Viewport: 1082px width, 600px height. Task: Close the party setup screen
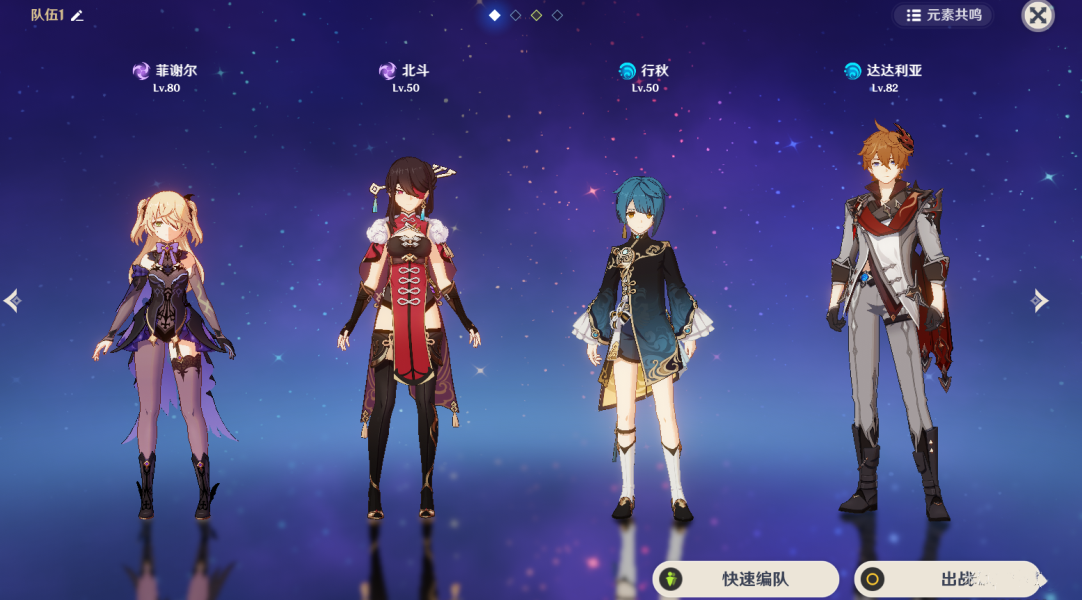(x=1037, y=15)
